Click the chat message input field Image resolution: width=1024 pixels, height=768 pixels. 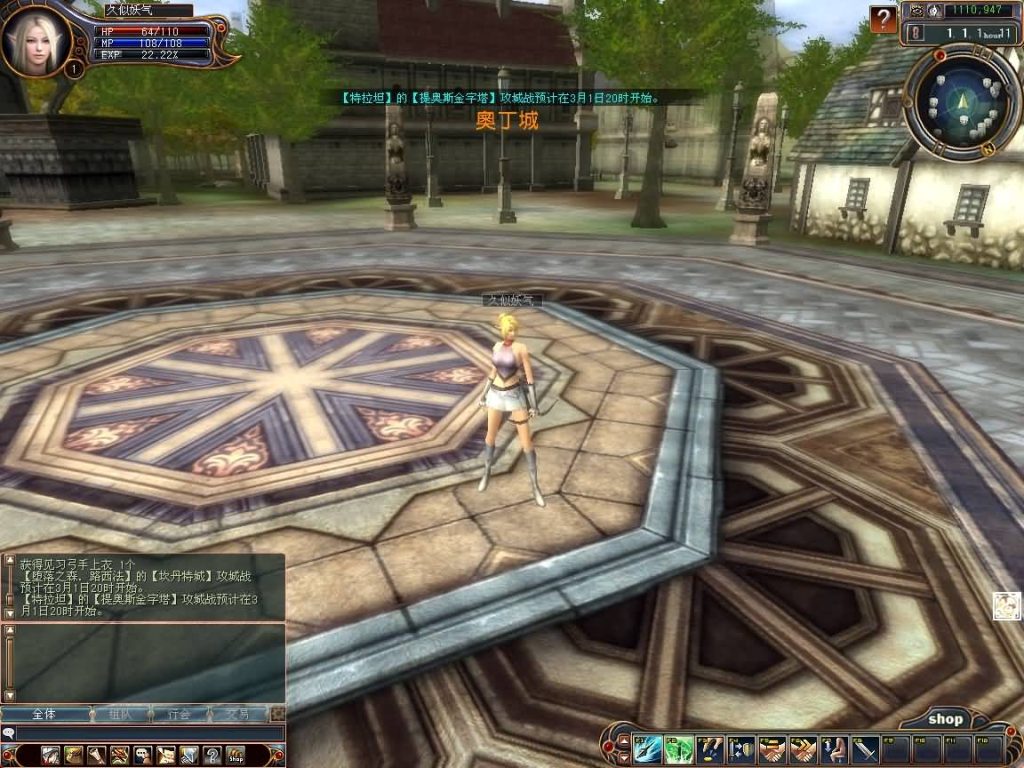click(x=150, y=733)
